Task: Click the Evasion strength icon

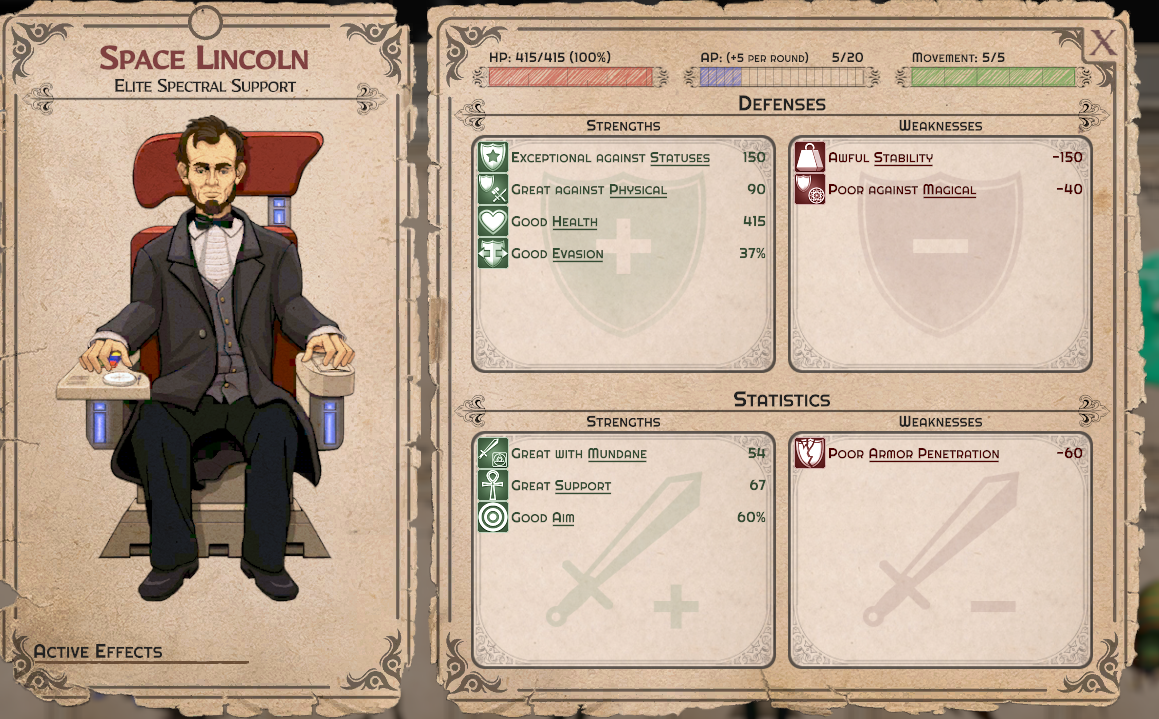Action: click(x=493, y=253)
